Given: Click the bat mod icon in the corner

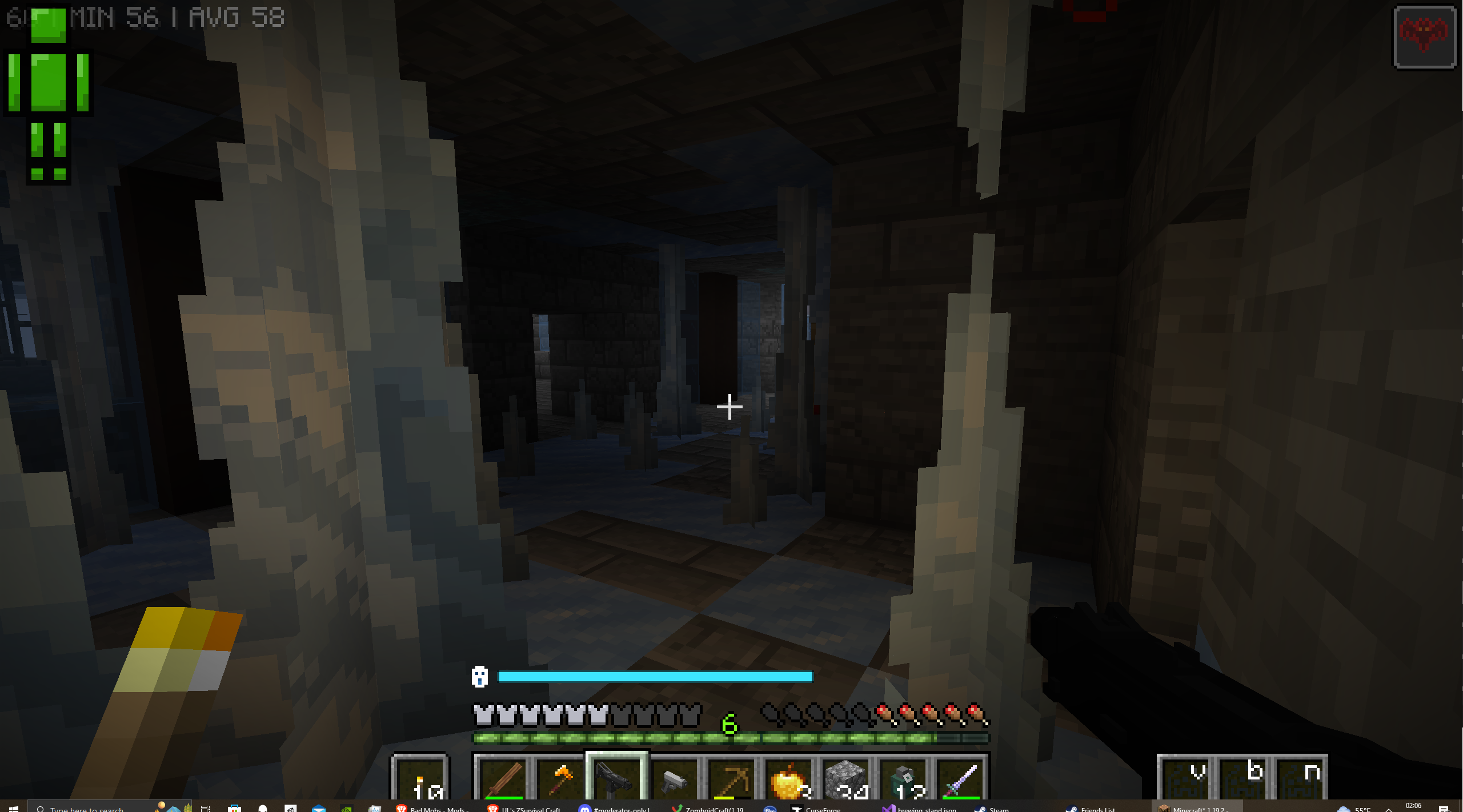Looking at the screenshot, I should [x=1425, y=37].
